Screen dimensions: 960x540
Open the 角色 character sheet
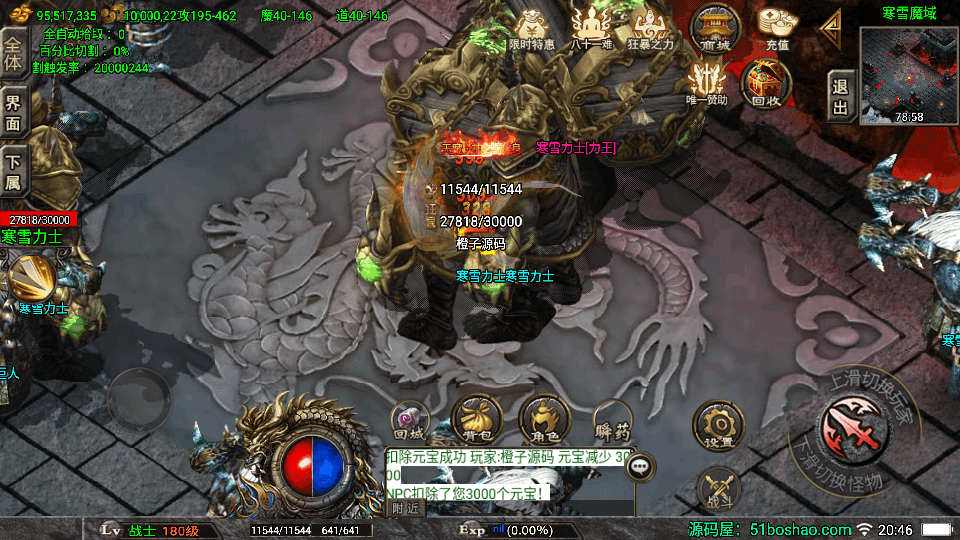tap(544, 419)
